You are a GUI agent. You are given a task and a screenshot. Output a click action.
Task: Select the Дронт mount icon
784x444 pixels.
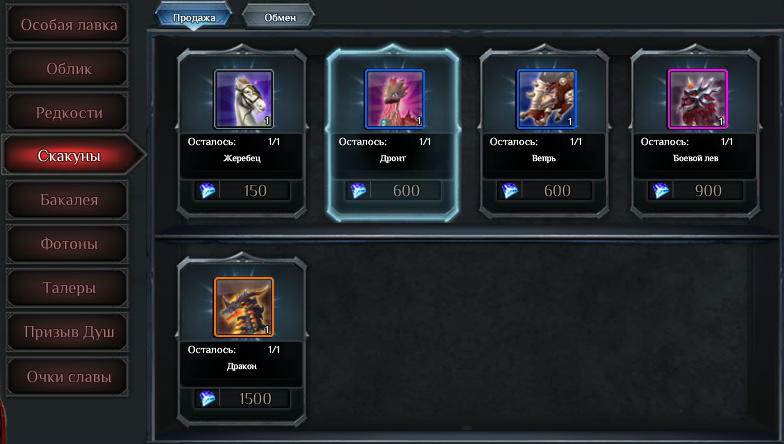[394, 99]
